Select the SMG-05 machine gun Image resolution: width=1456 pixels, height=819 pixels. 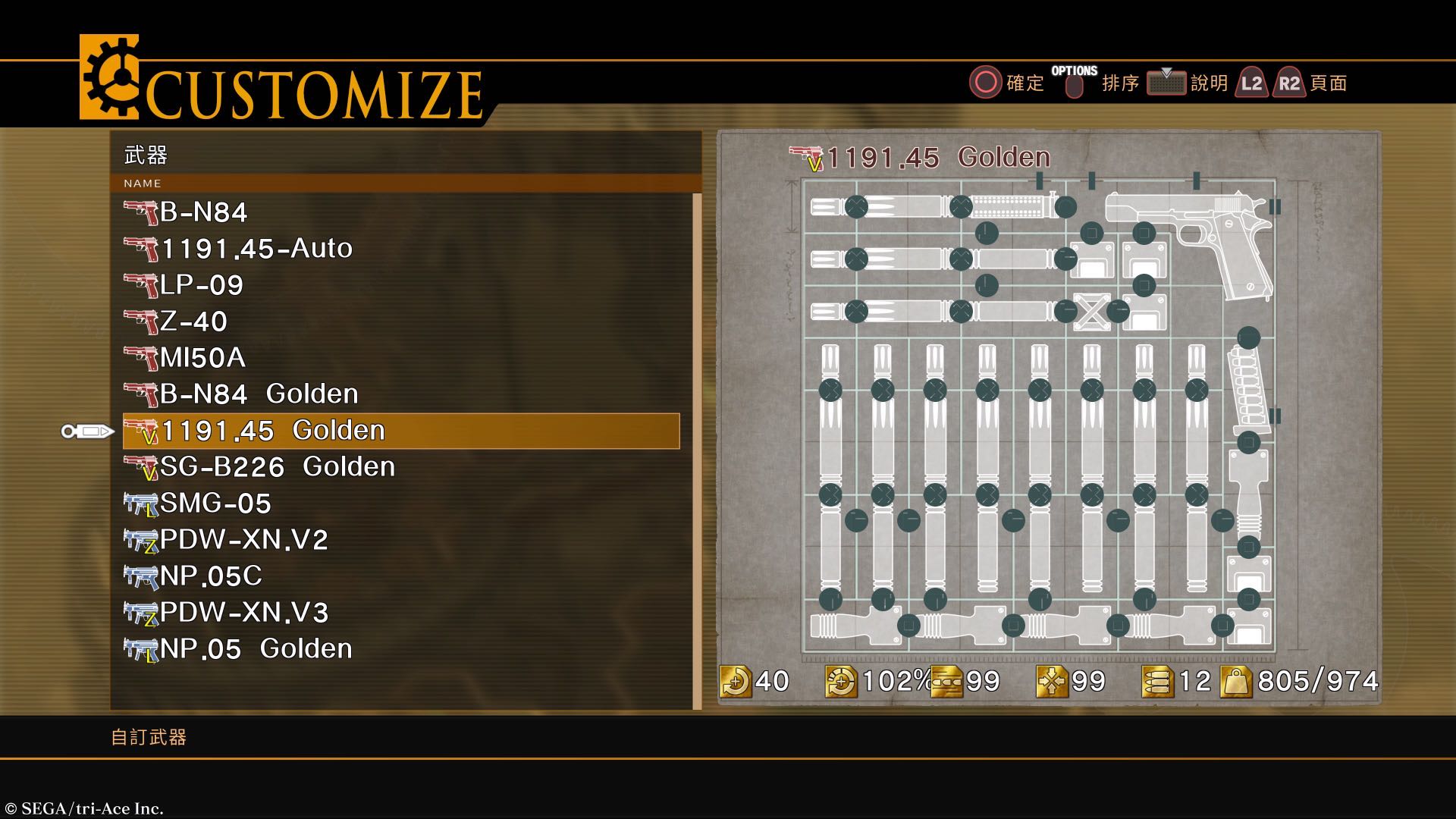pyautogui.click(x=215, y=504)
